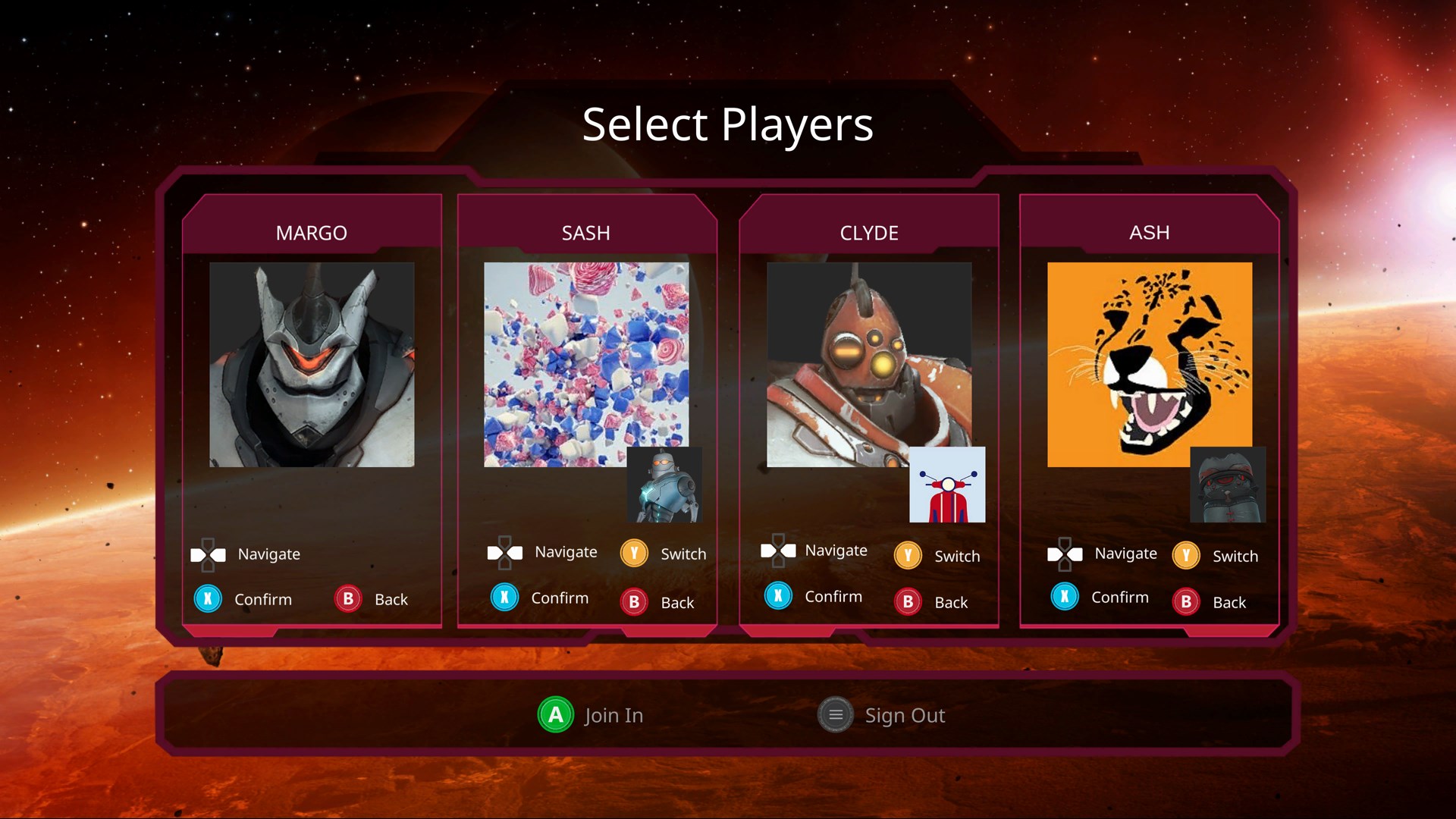Click the B Back icon under Clyde
The image size is (1456, 819).
(907, 602)
